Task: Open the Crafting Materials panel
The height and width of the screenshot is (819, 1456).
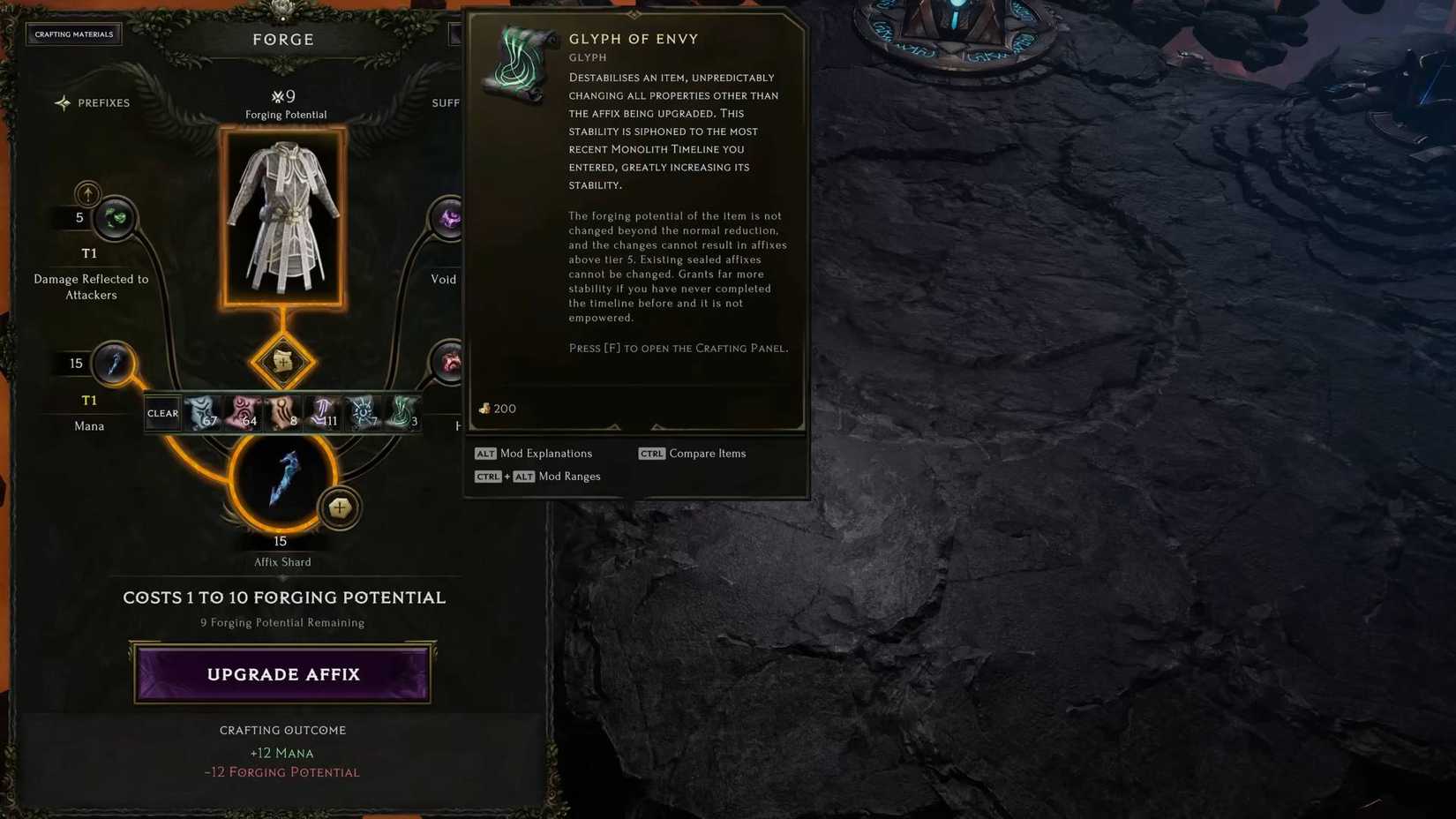Action: click(74, 34)
